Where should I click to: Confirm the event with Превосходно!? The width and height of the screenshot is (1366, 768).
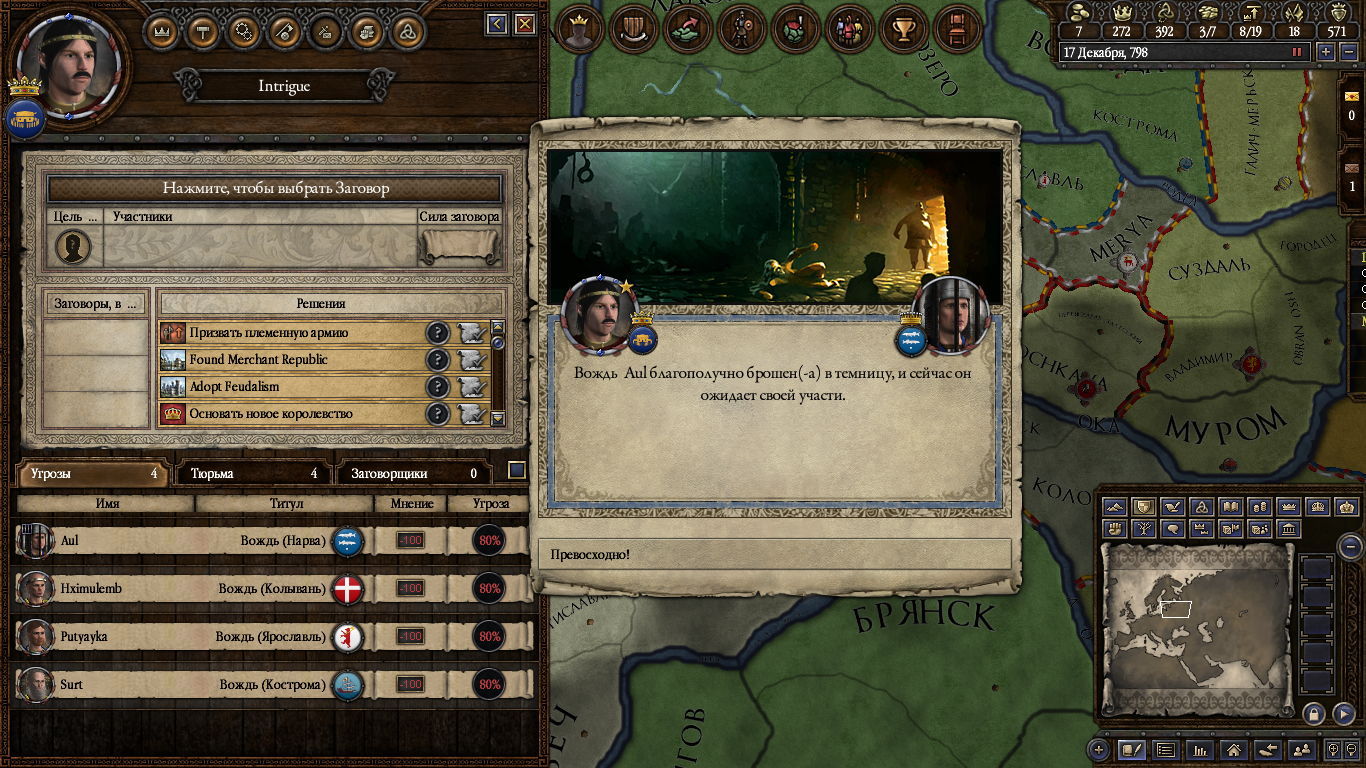click(775, 554)
